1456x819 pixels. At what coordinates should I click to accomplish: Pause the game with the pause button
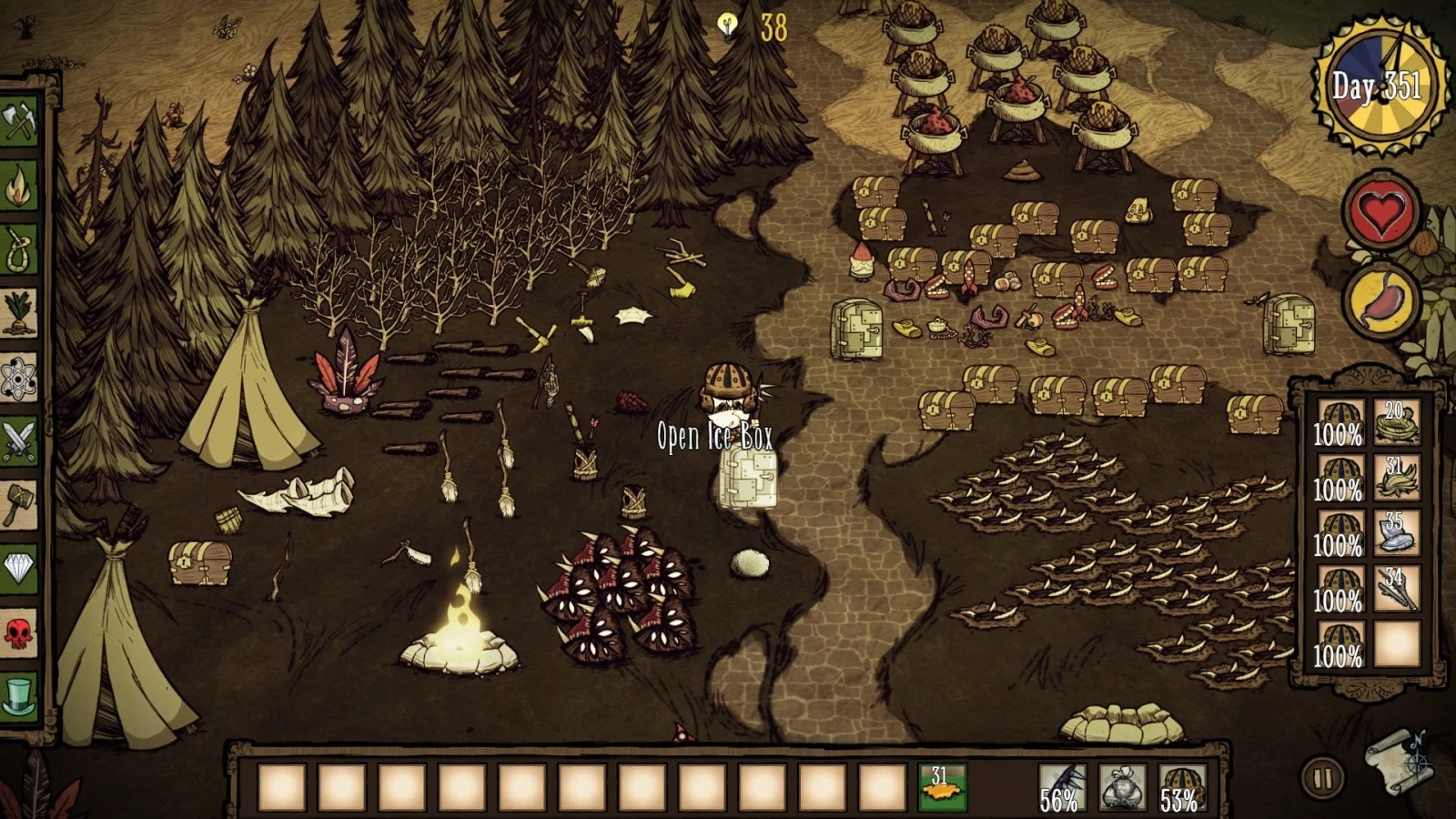(1322, 779)
